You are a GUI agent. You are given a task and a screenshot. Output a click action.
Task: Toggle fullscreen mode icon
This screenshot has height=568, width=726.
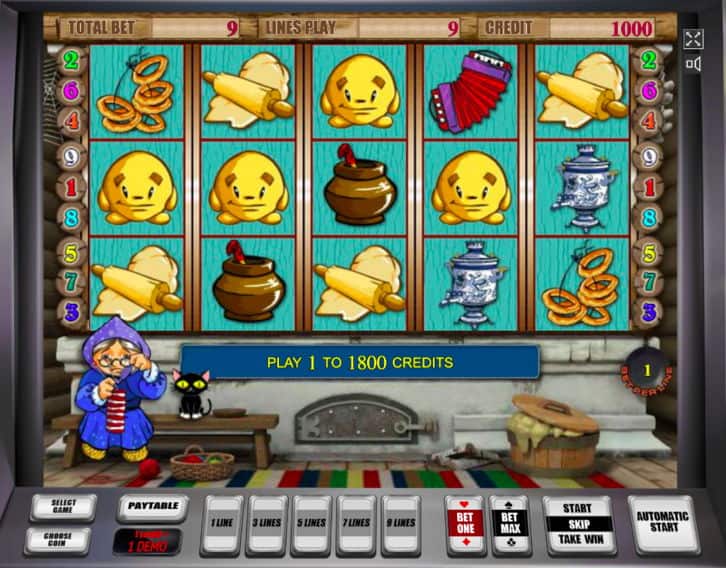pyautogui.click(x=693, y=40)
